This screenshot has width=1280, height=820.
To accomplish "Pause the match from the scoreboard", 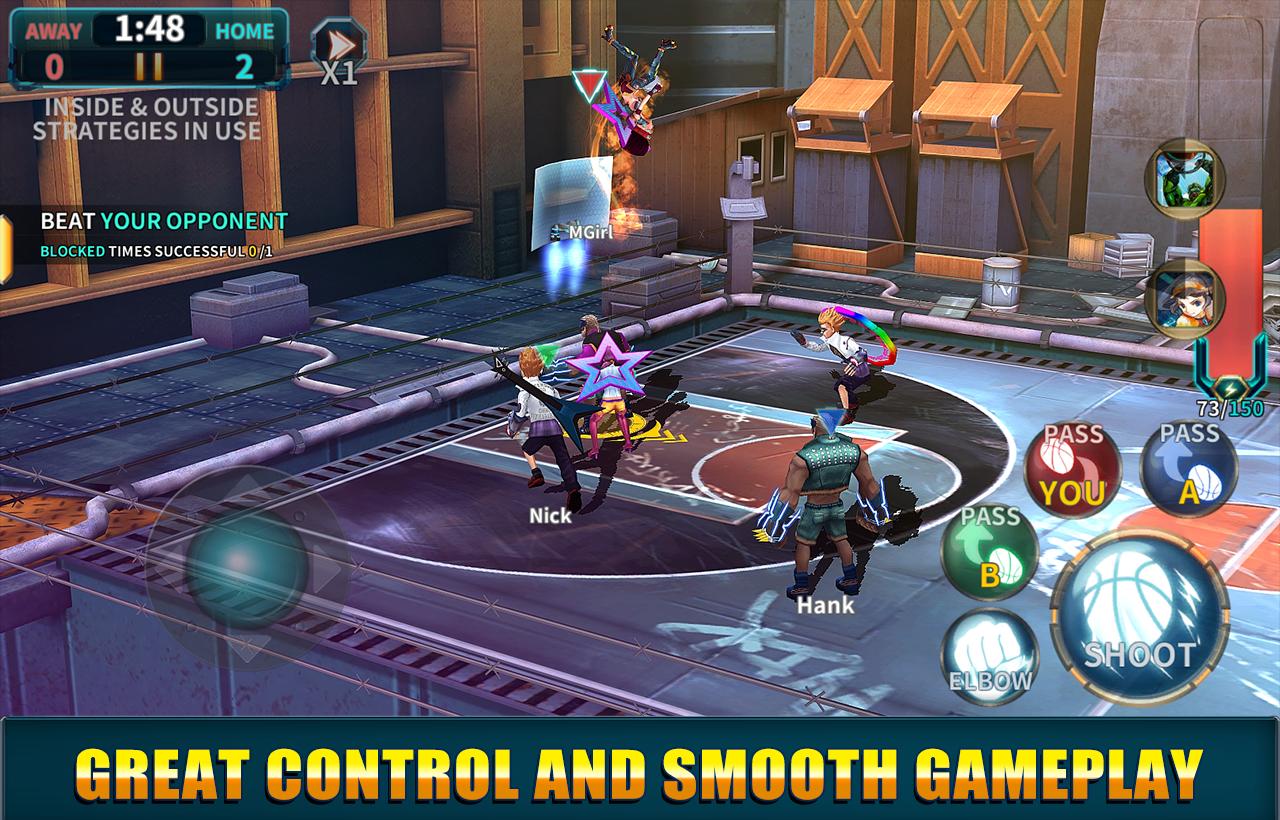I will click(x=149, y=67).
